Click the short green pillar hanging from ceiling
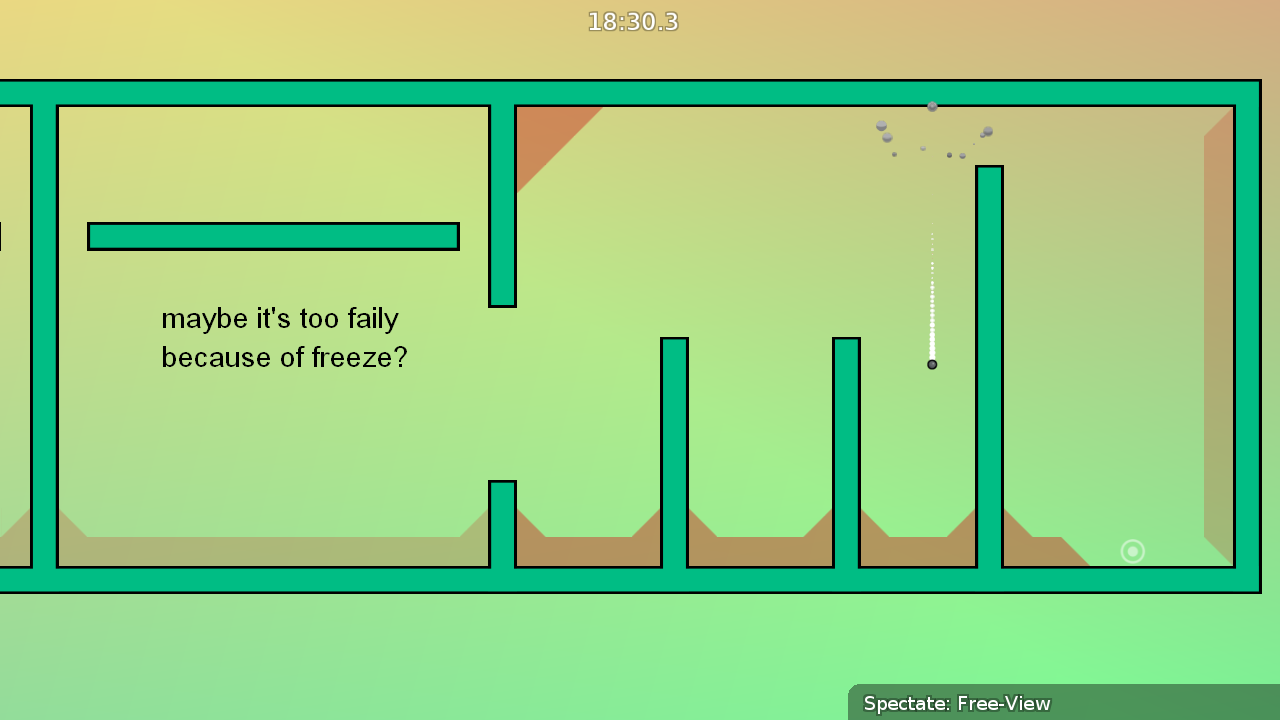This screenshot has width=1280, height=720. tap(502, 200)
